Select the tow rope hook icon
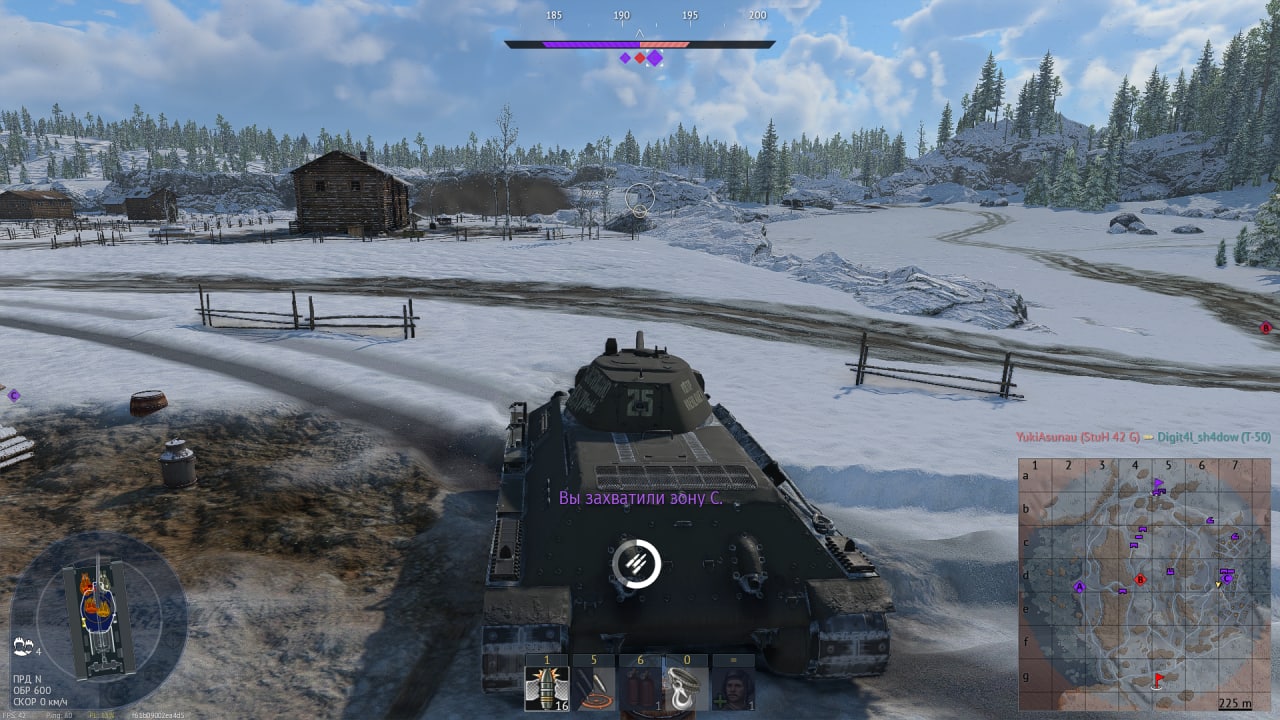Screen dimensions: 1280x720 (x=687, y=688)
